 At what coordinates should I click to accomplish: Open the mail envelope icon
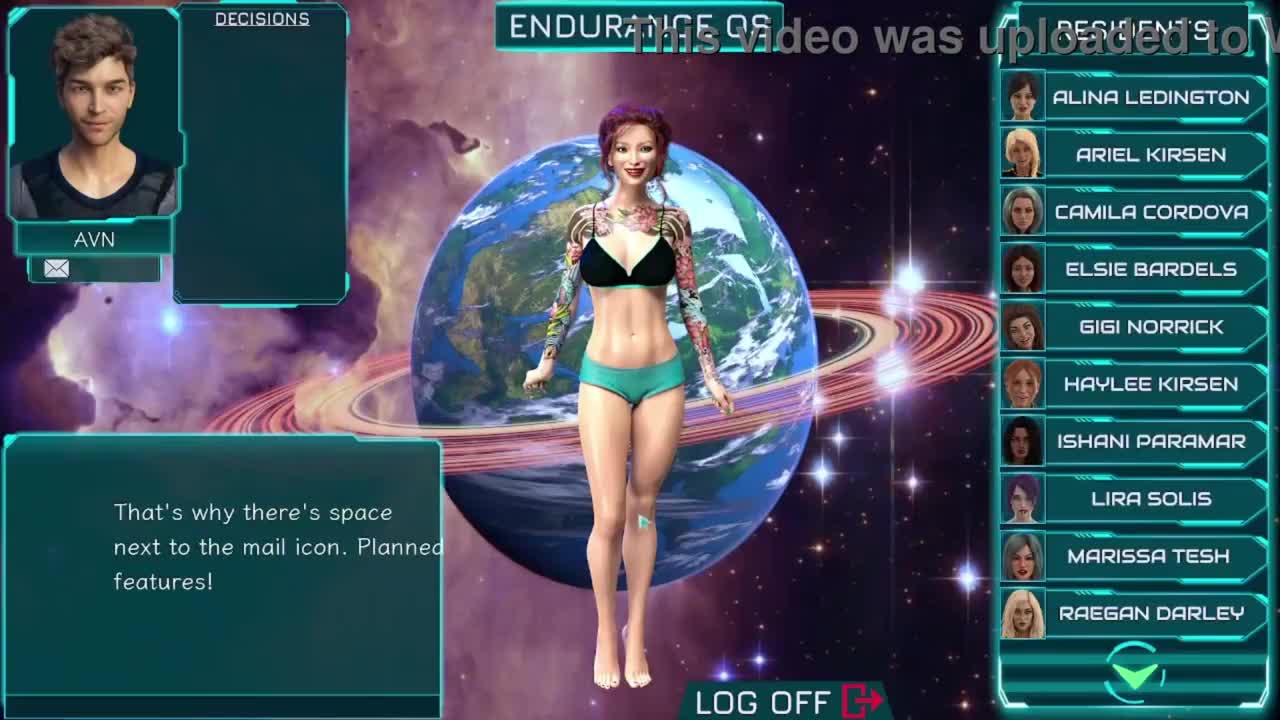pyautogui.click(x=57, y=268)
